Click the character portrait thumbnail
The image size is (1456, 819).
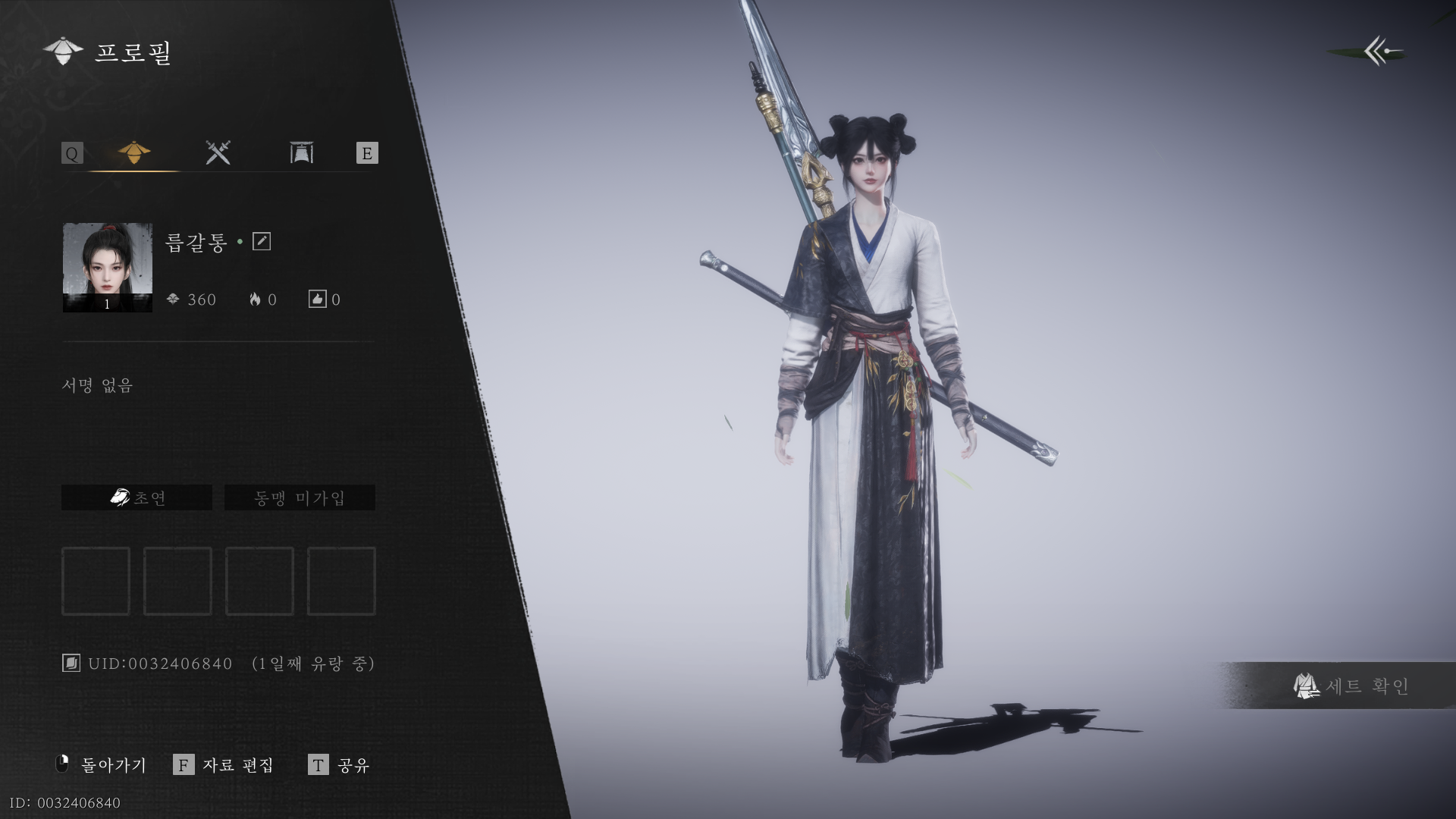107,267
